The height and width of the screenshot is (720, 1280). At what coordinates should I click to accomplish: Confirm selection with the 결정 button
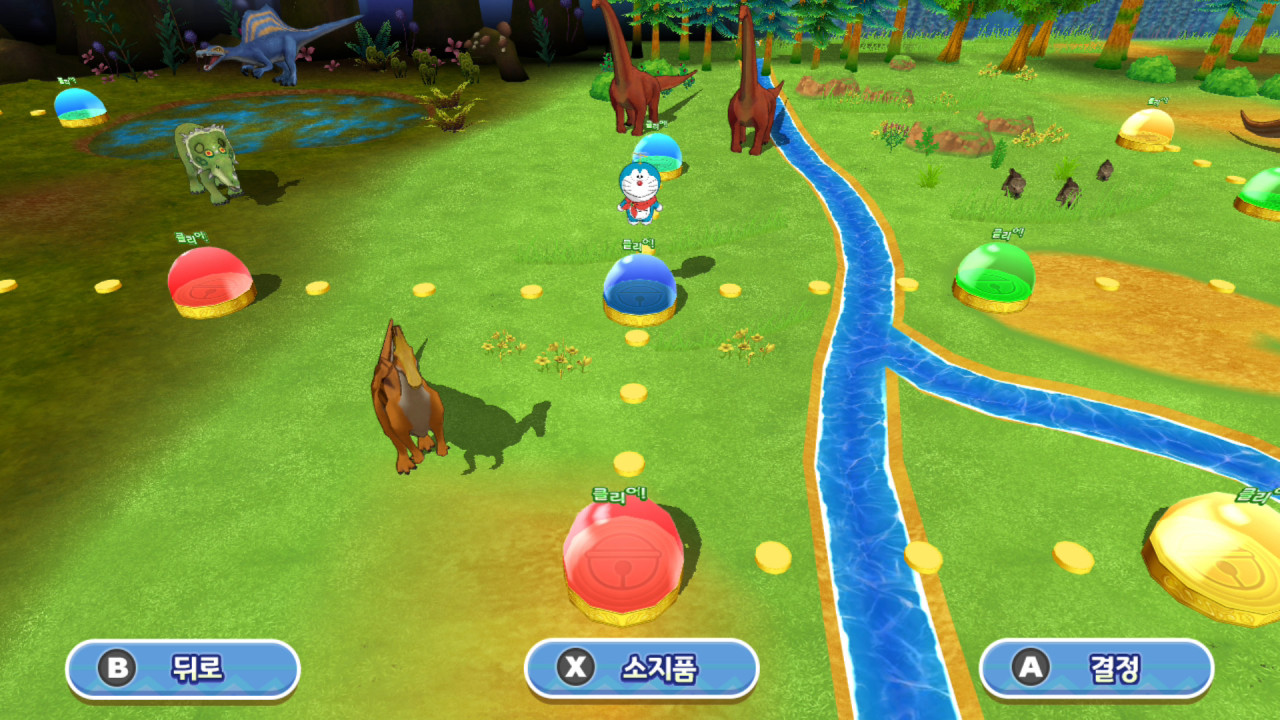coord(1096,668)
